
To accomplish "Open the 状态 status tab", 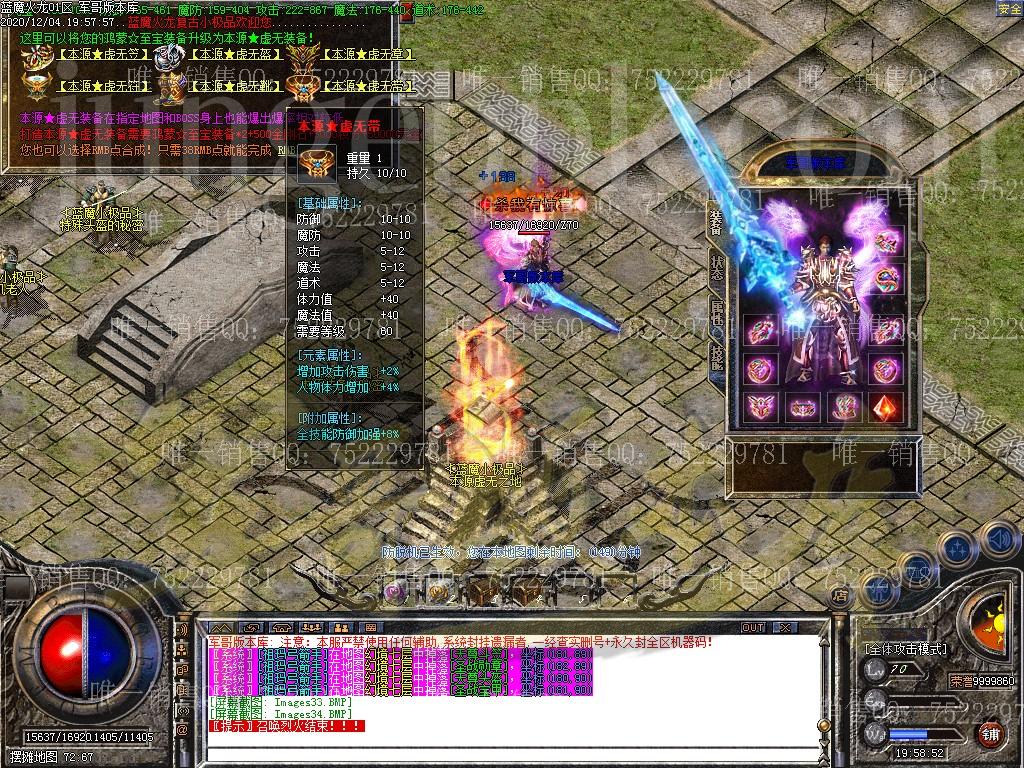I will pyautogui.click(x=716, y=267).
